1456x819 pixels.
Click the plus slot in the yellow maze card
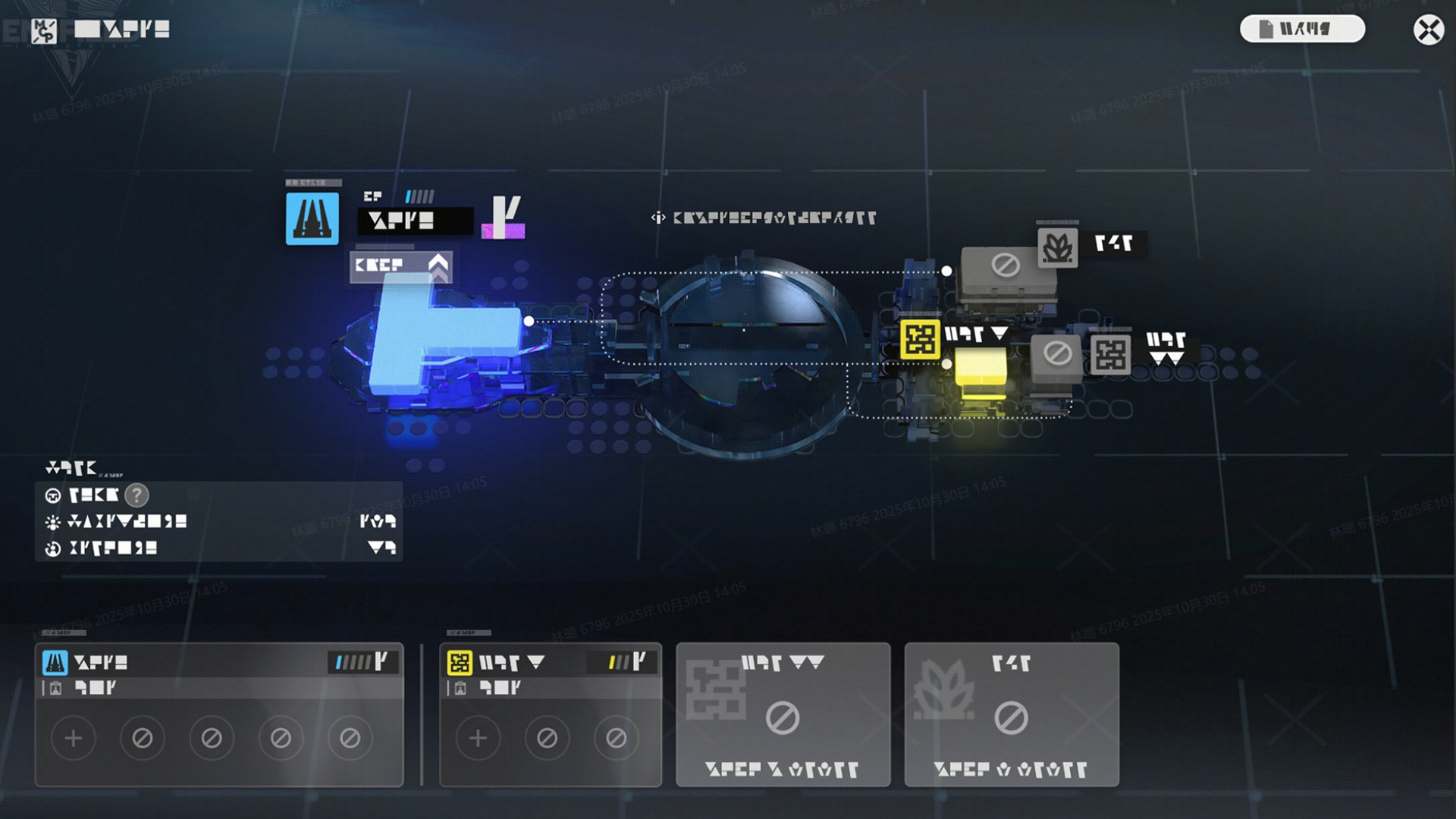point(478,738)
